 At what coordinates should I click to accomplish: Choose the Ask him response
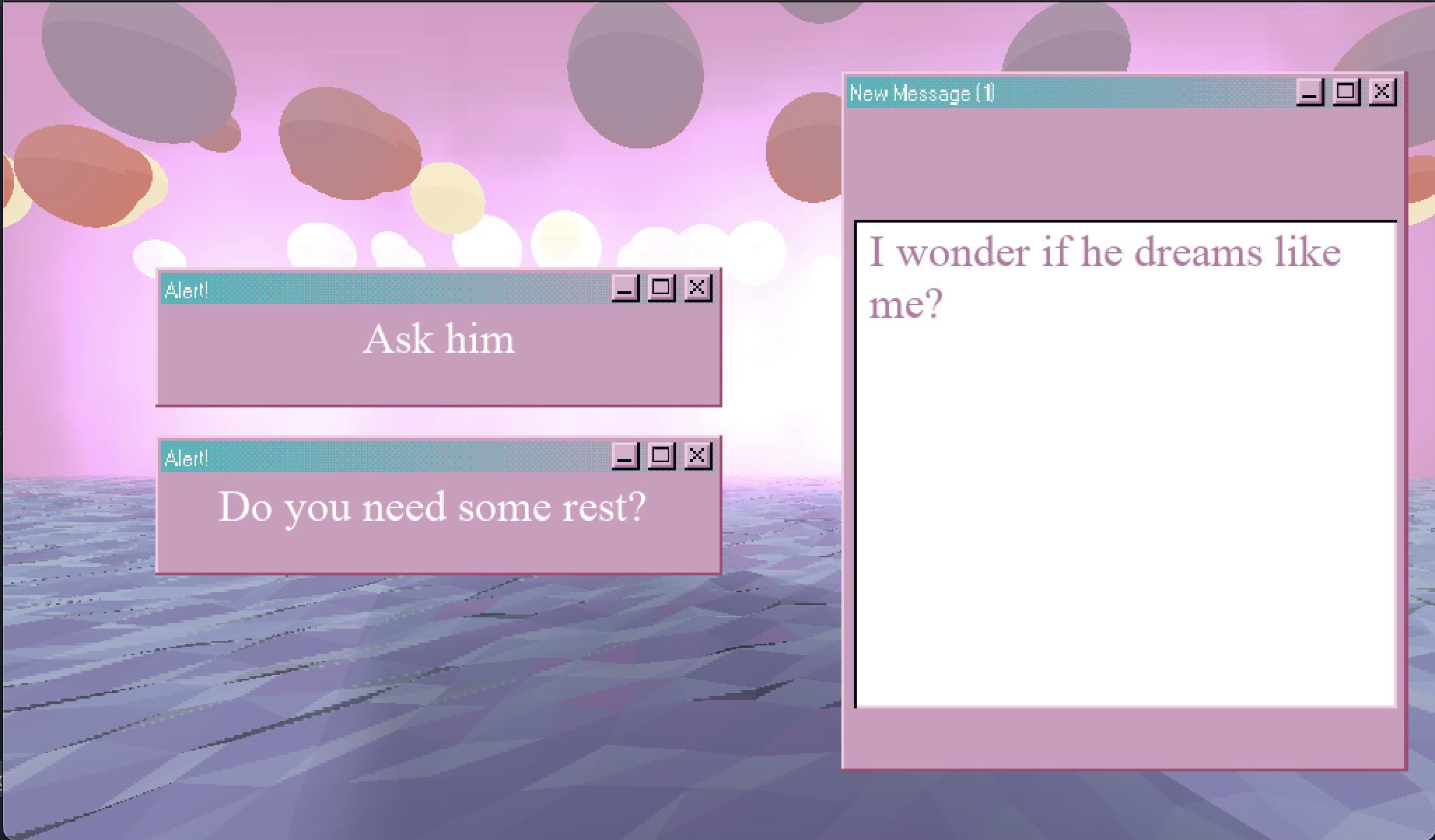click(x=440, y=339)
